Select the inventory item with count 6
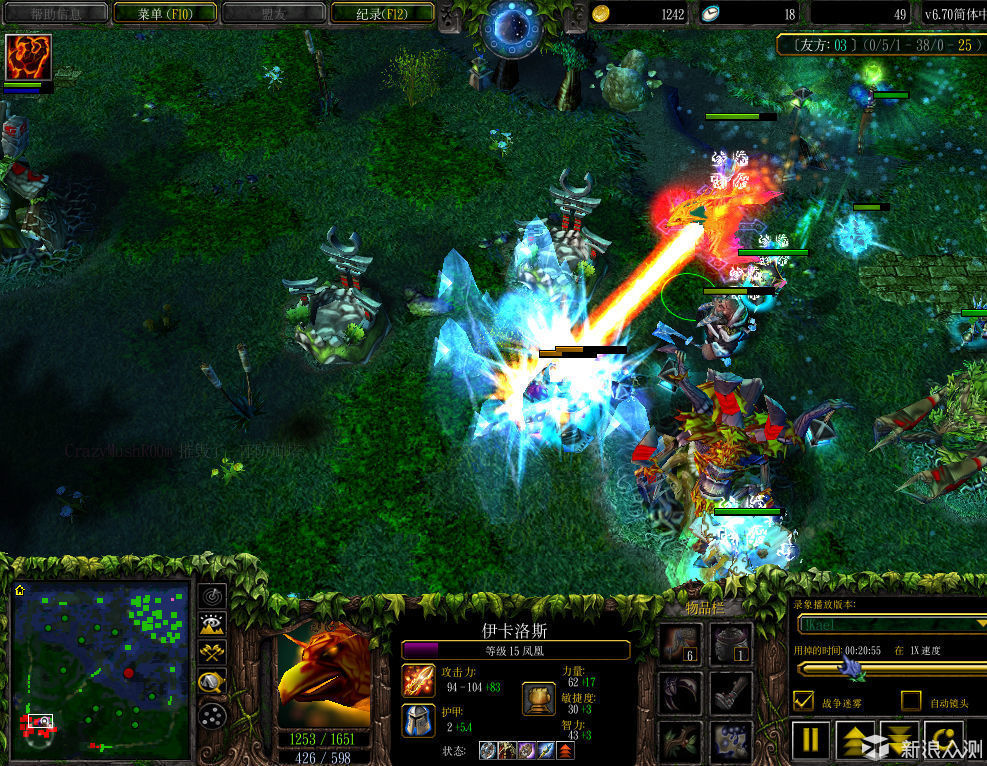 [x=679, y=643]
